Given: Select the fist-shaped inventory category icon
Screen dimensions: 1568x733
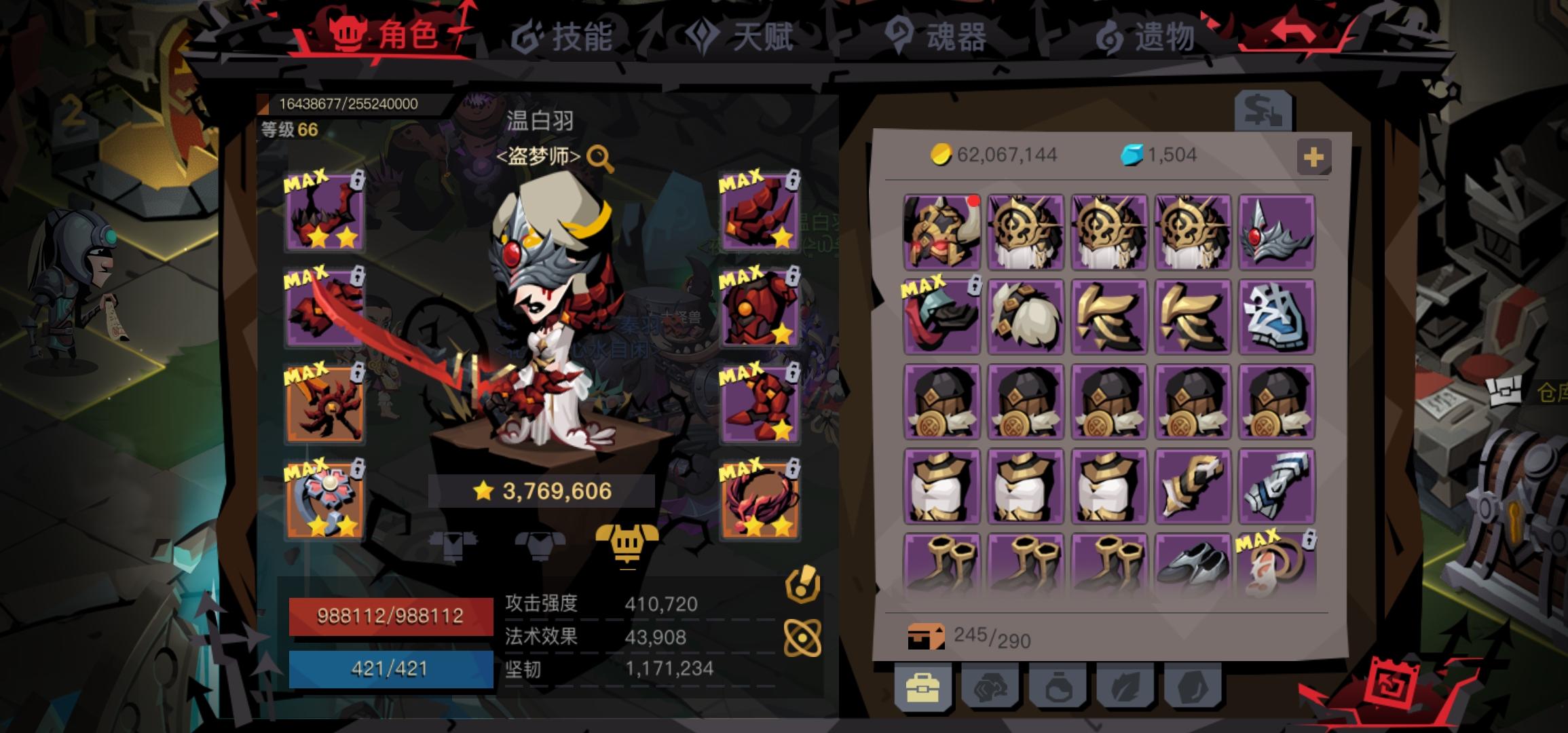Looking at the screenshot, I should (991, 688).
